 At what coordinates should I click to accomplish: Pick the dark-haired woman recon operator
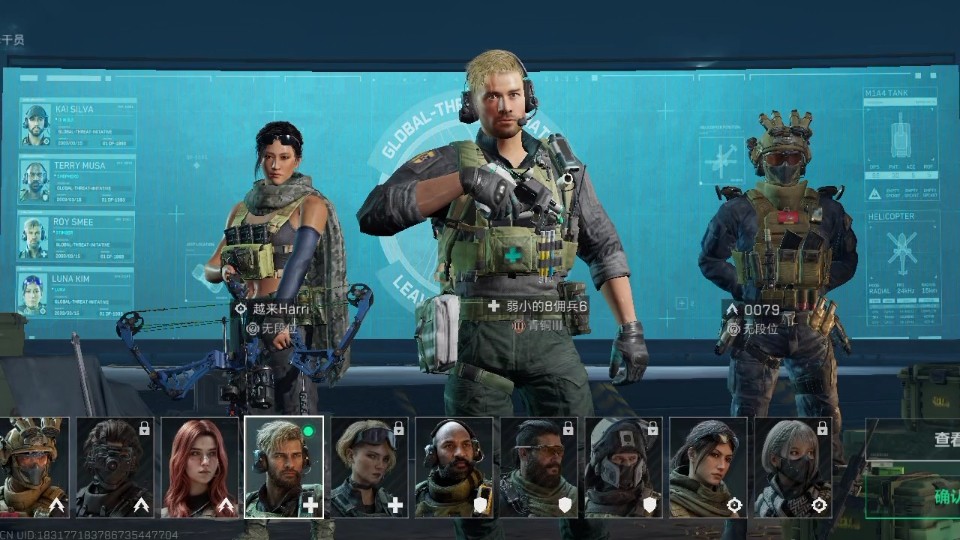click(x=709, y=467)
